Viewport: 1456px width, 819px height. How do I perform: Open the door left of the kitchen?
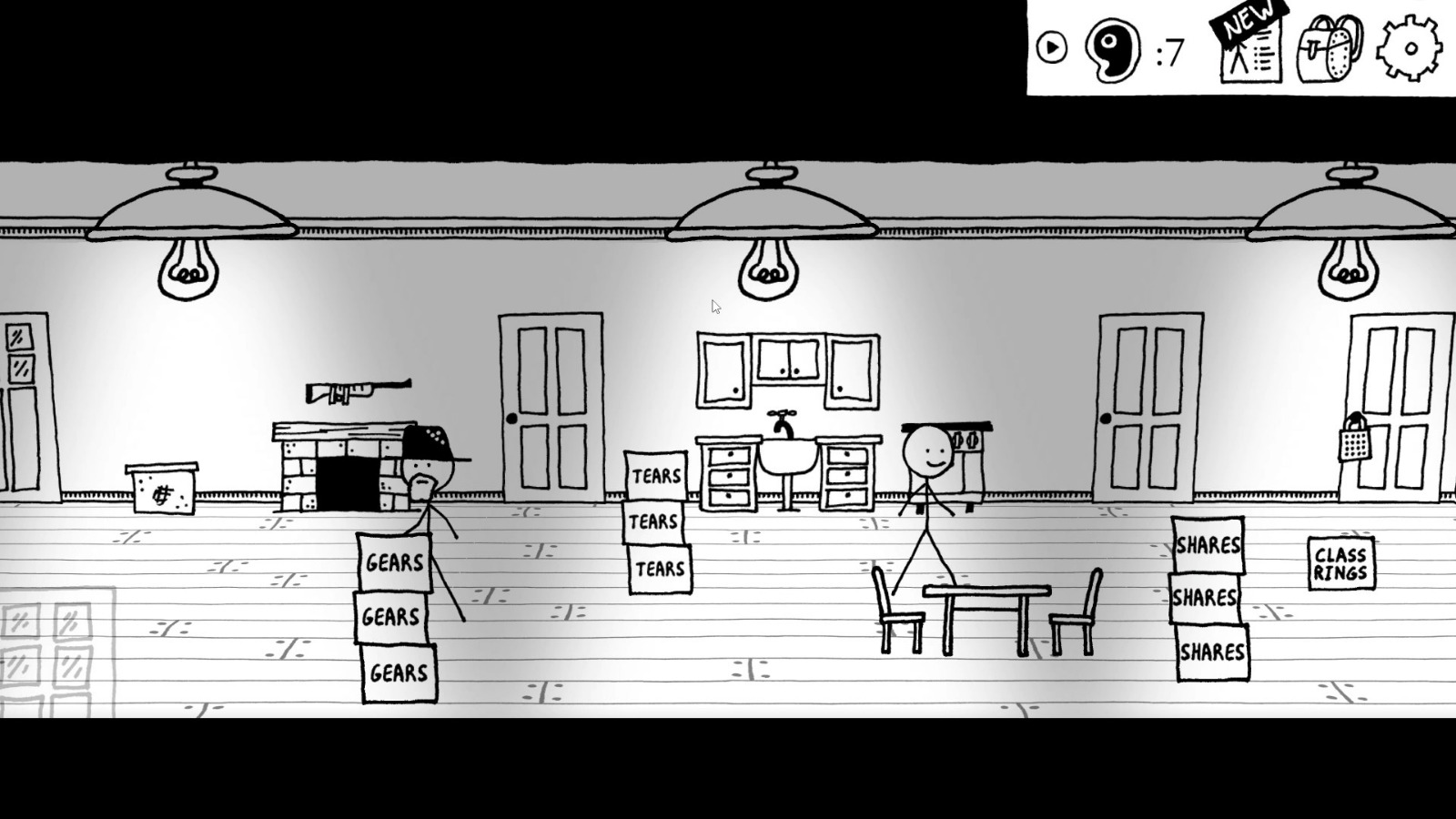[x=550, y=409]
